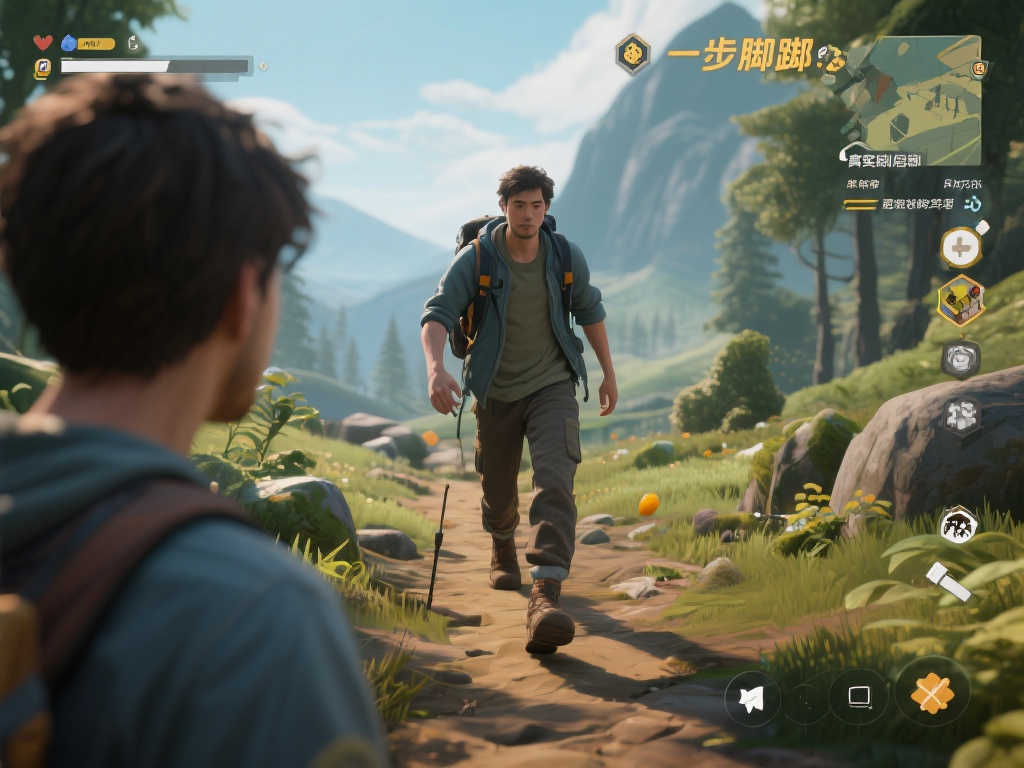Select the hexagonal badge beside the yellow title
The height and width of the screenshot is (768, 1024).
[x=632, y=54]
